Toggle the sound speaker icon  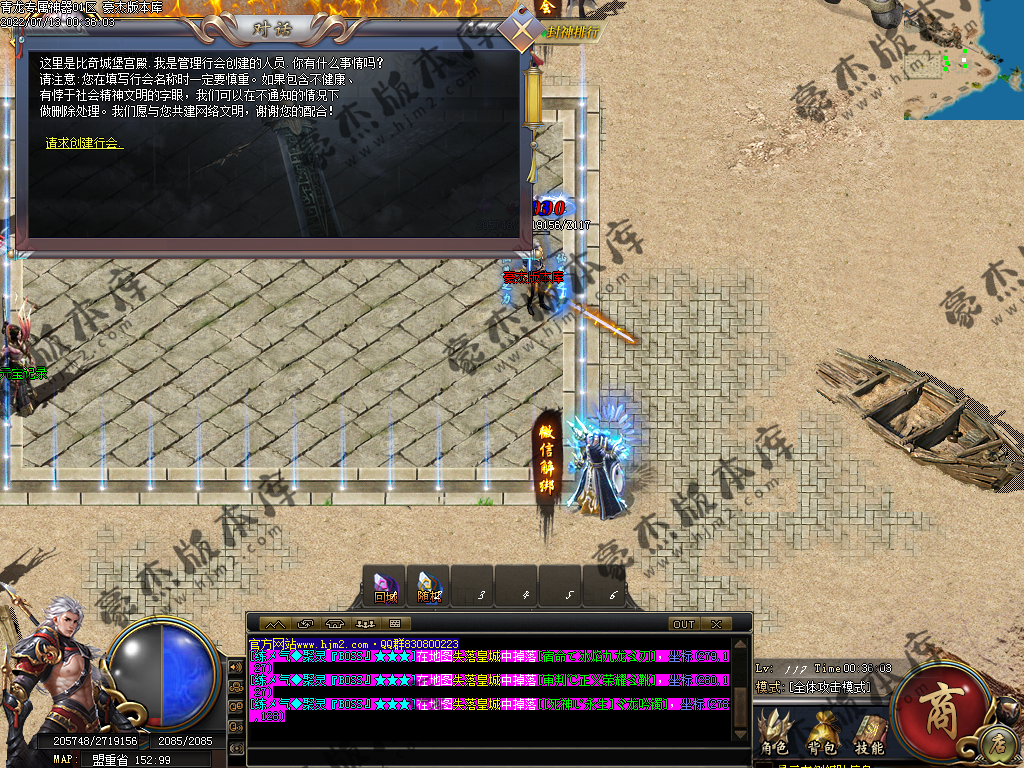236,667
